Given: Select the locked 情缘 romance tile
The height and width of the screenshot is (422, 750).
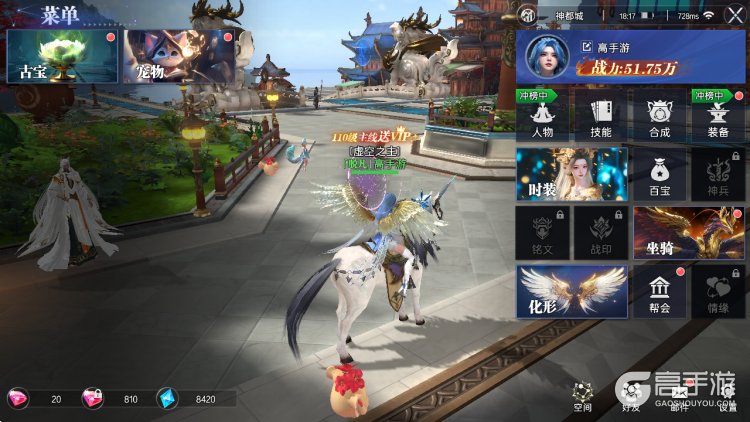Looking at the screenshot, I should tap(717, 291).
